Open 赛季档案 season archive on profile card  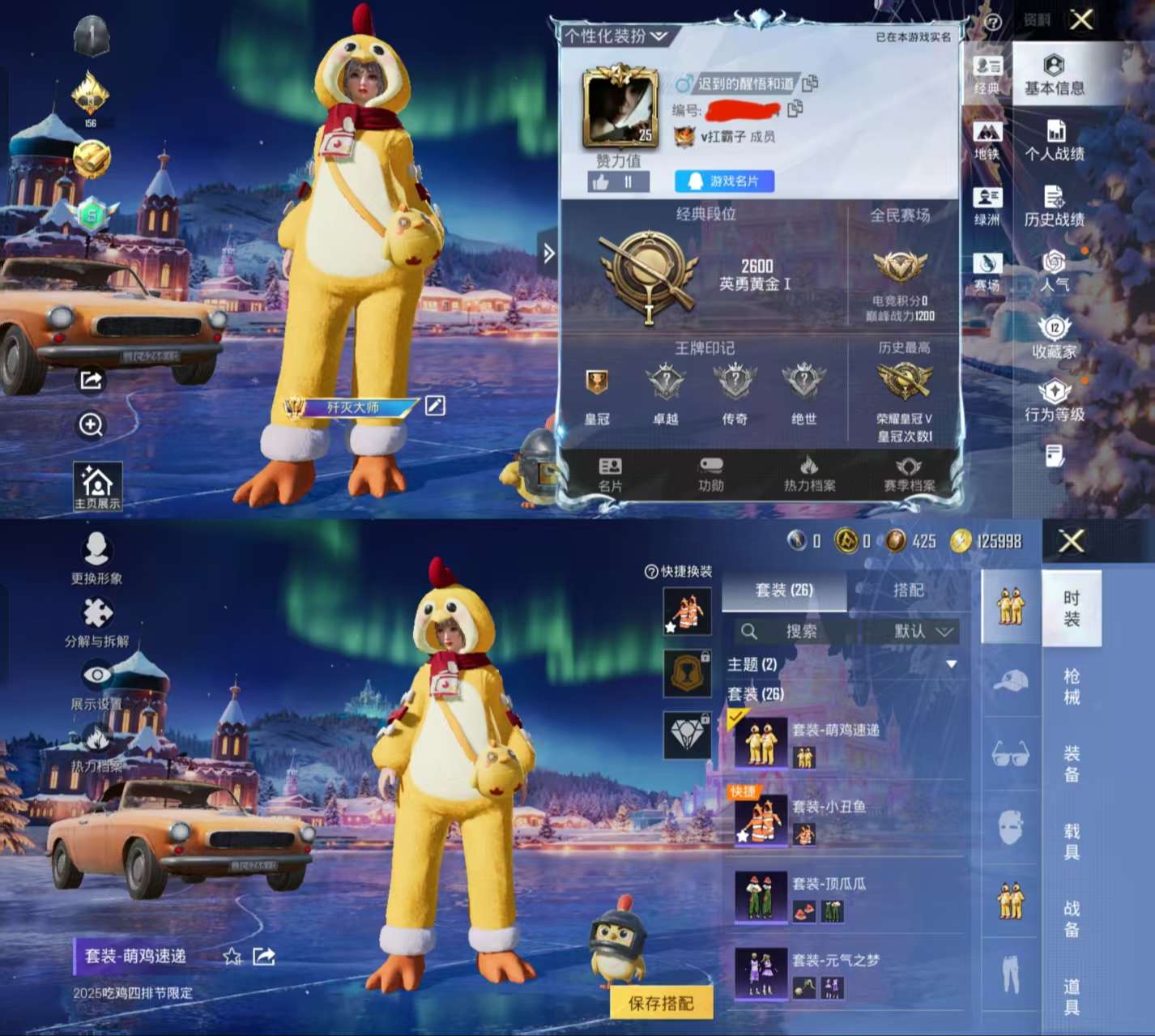click(908, 472)
